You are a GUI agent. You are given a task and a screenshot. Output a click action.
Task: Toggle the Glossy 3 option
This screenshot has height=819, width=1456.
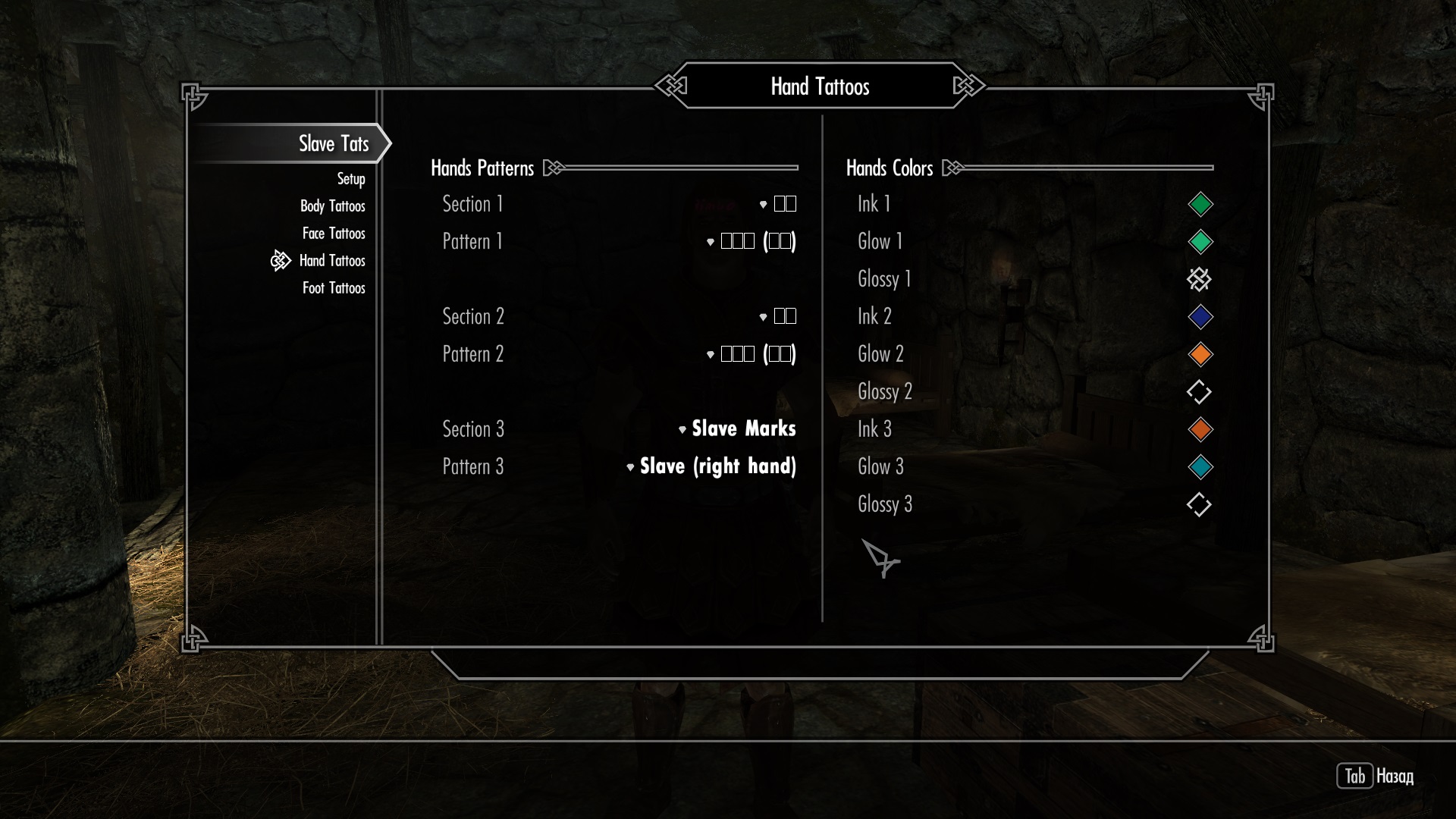pyautogui.click(x=1199, y=504)
